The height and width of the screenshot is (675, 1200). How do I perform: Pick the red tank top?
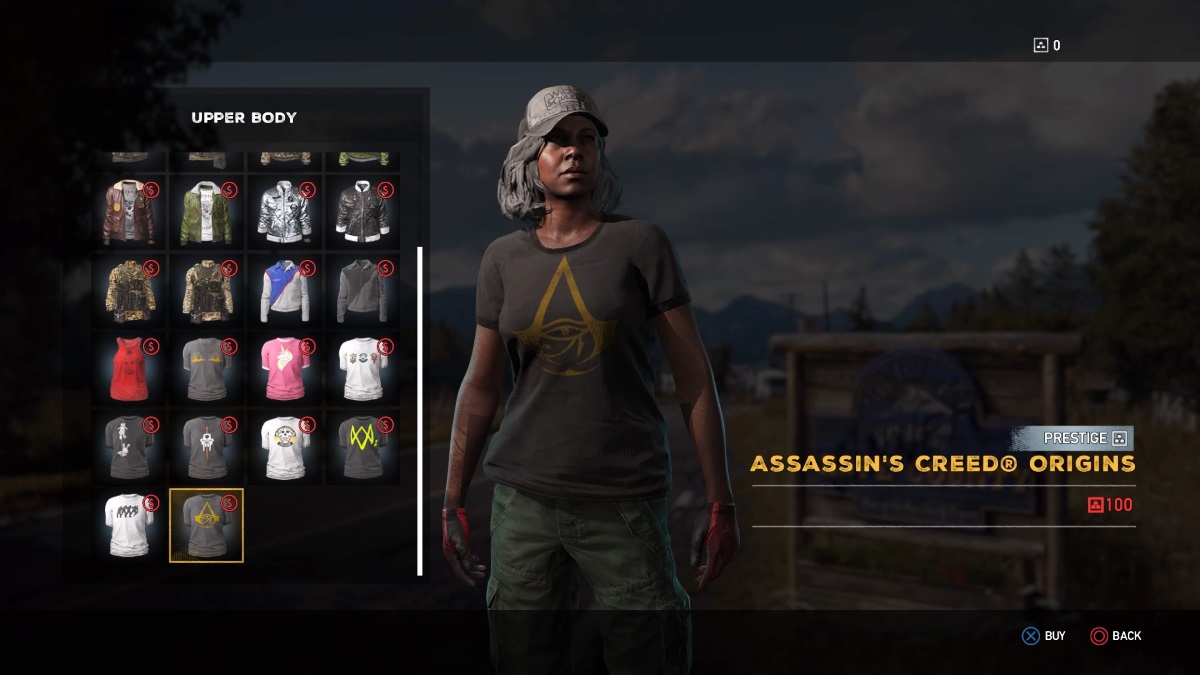point(129,368)
